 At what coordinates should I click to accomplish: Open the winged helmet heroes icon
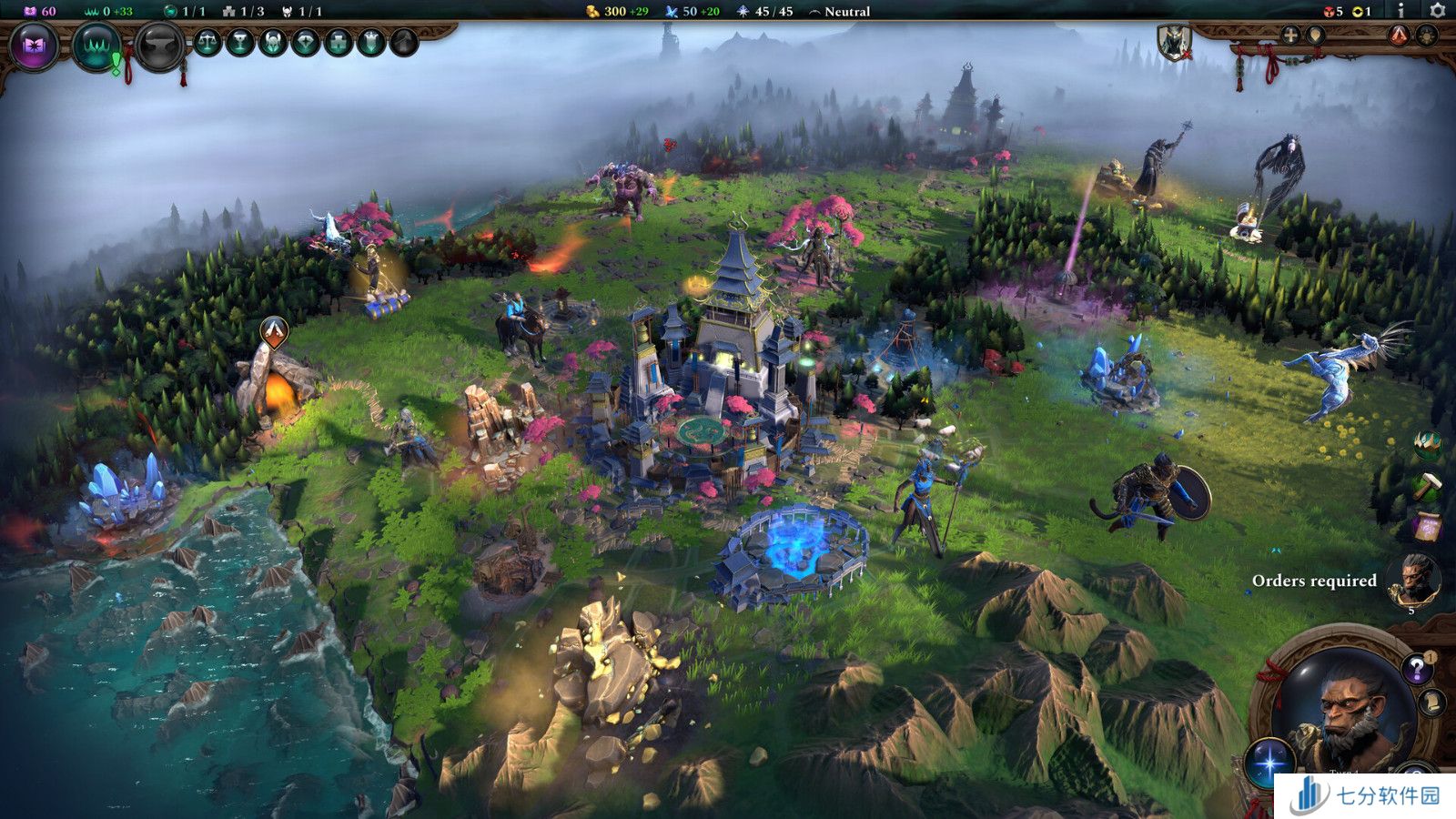point(273,42)
